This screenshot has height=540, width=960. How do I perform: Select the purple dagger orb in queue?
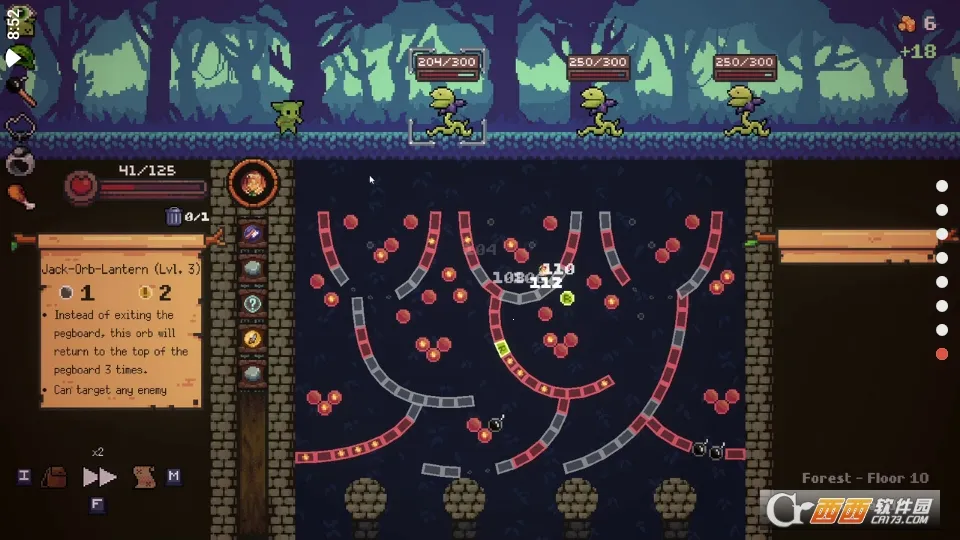(253, 233)
